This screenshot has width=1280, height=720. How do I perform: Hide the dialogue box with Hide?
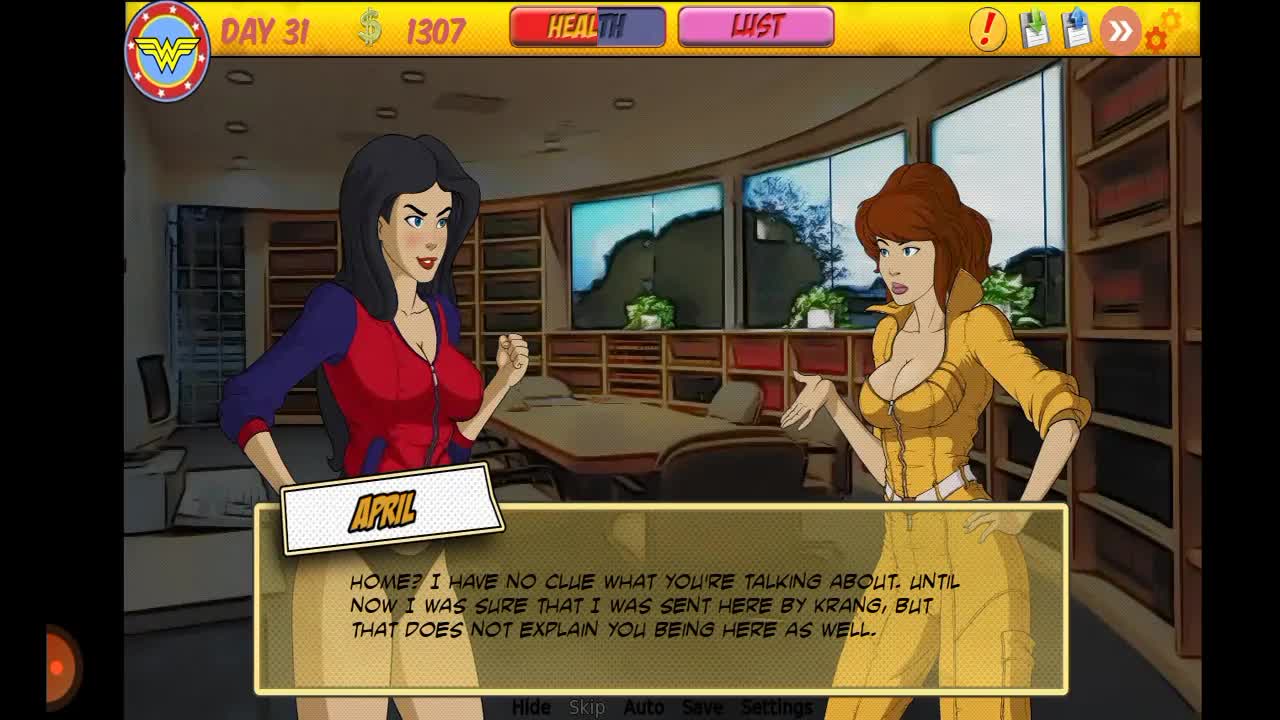click(531, 707)
